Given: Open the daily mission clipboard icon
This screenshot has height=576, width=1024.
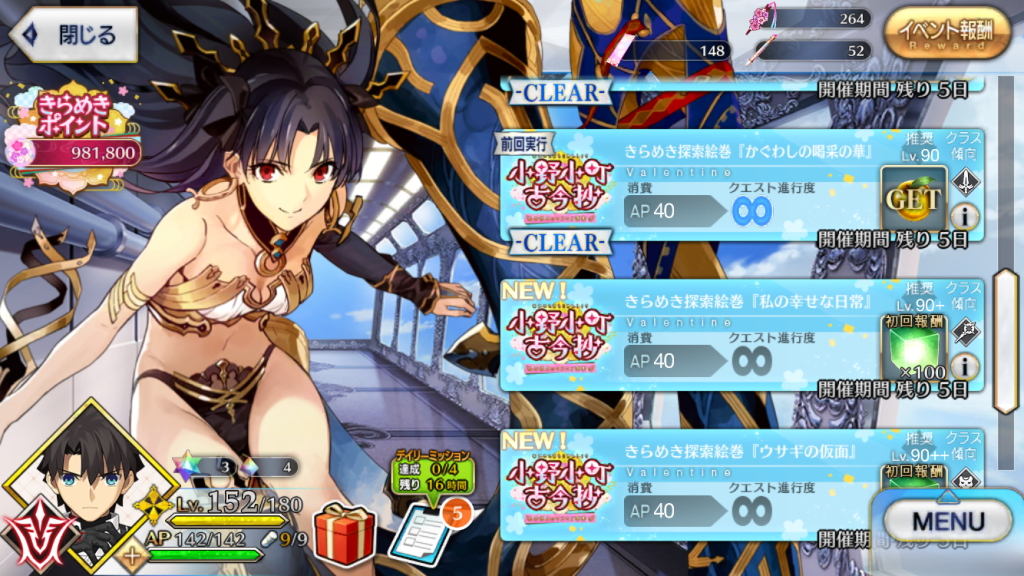Looking at the screenshot, I should [417, 533].
